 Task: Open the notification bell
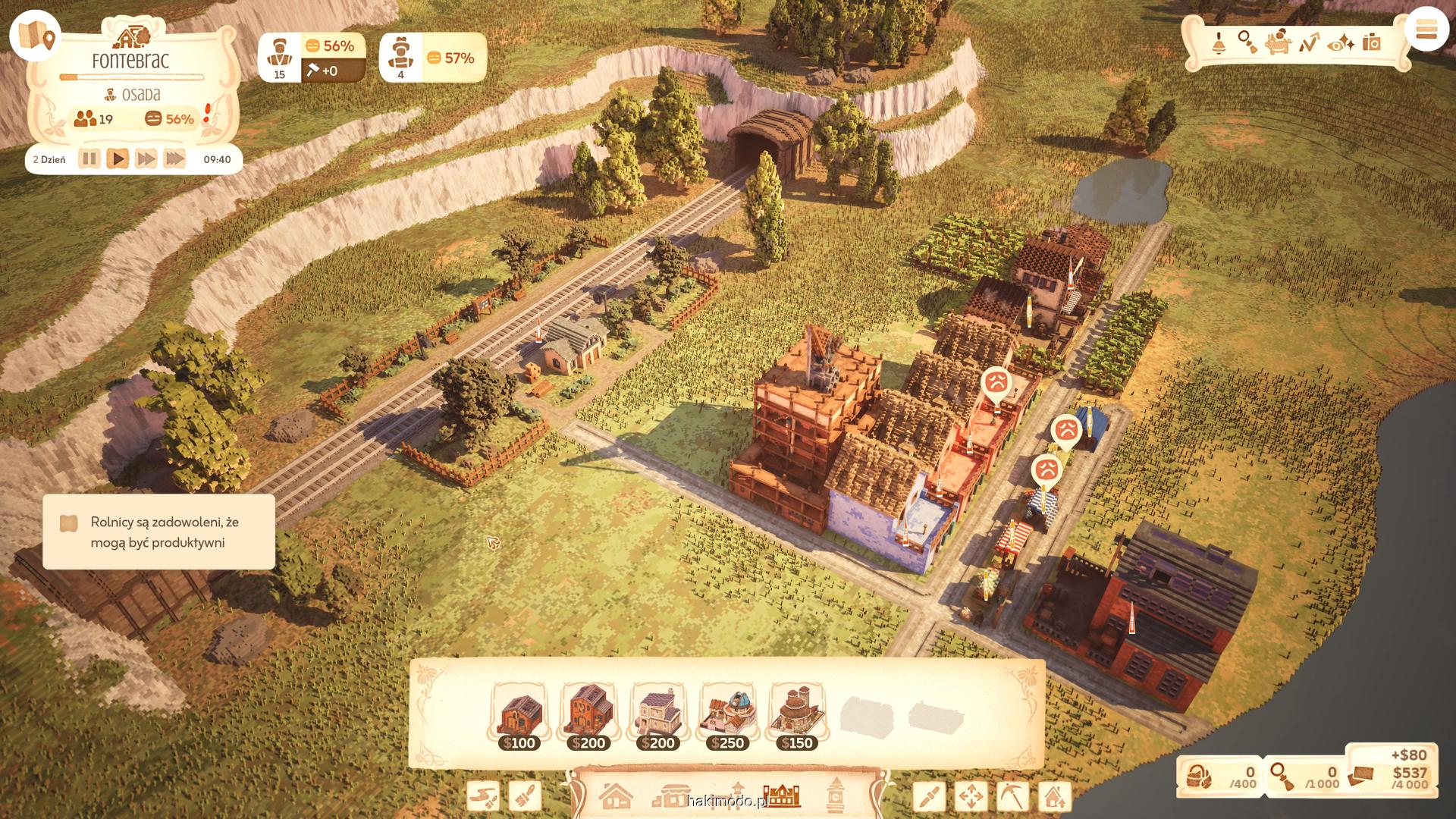(x=1219, y=42)
